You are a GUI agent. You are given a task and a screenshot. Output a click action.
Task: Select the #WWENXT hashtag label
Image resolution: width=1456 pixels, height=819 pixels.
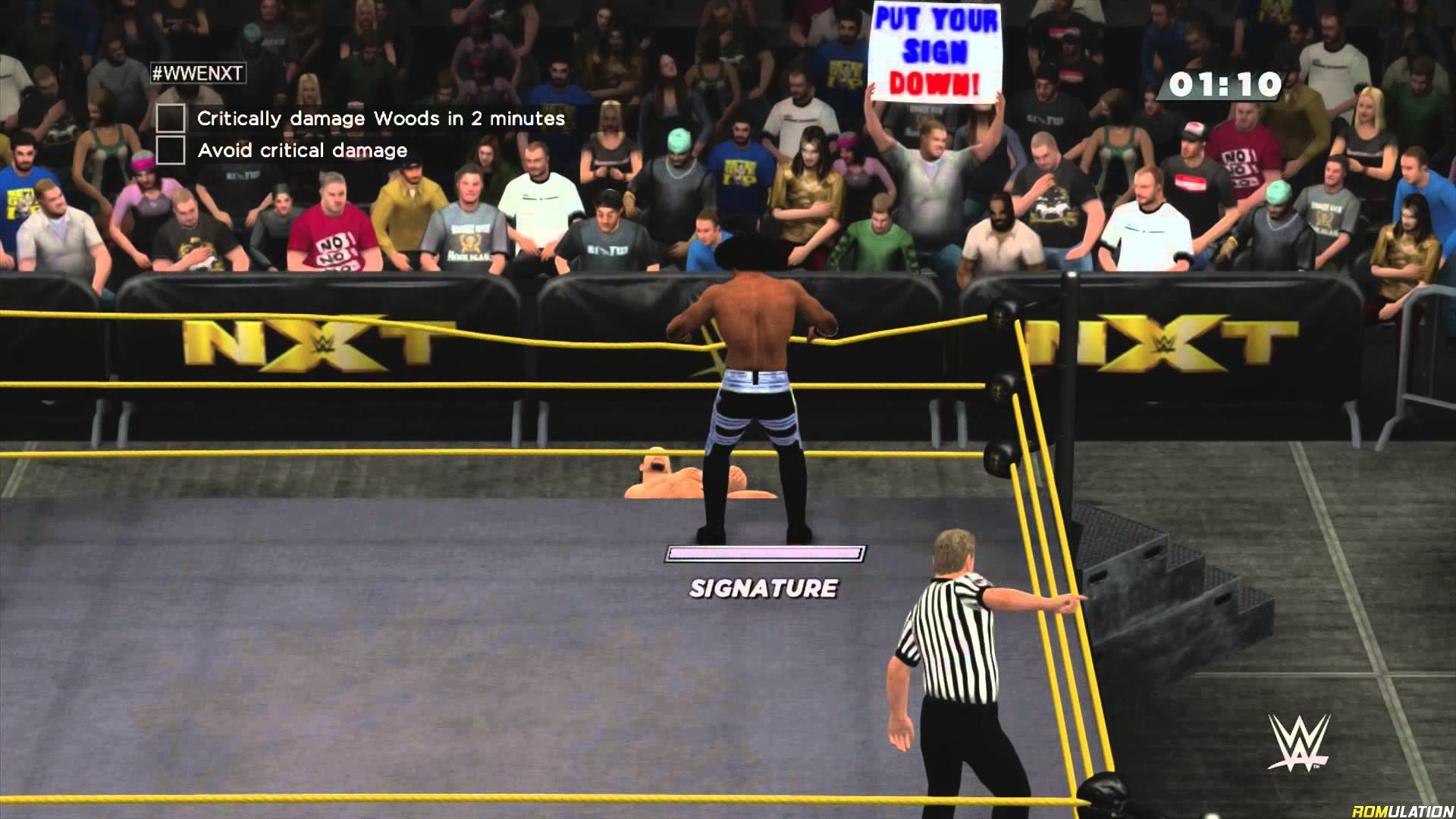click(x=198, y=73)
